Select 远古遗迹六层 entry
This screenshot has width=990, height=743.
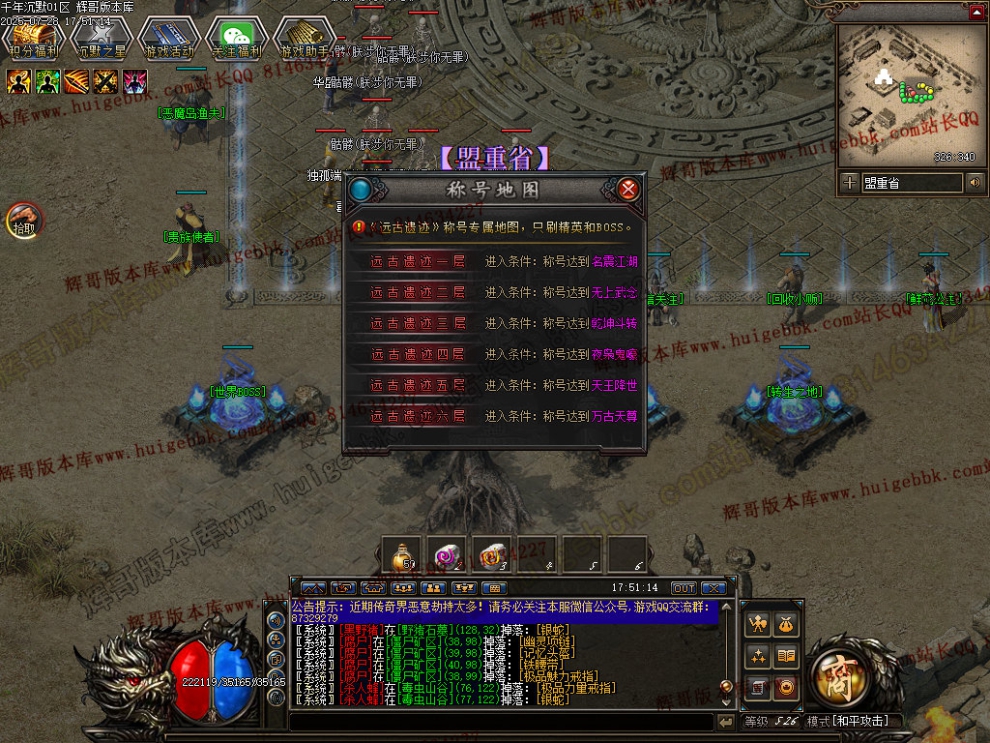pyautogui.click(x=418, y=416)
